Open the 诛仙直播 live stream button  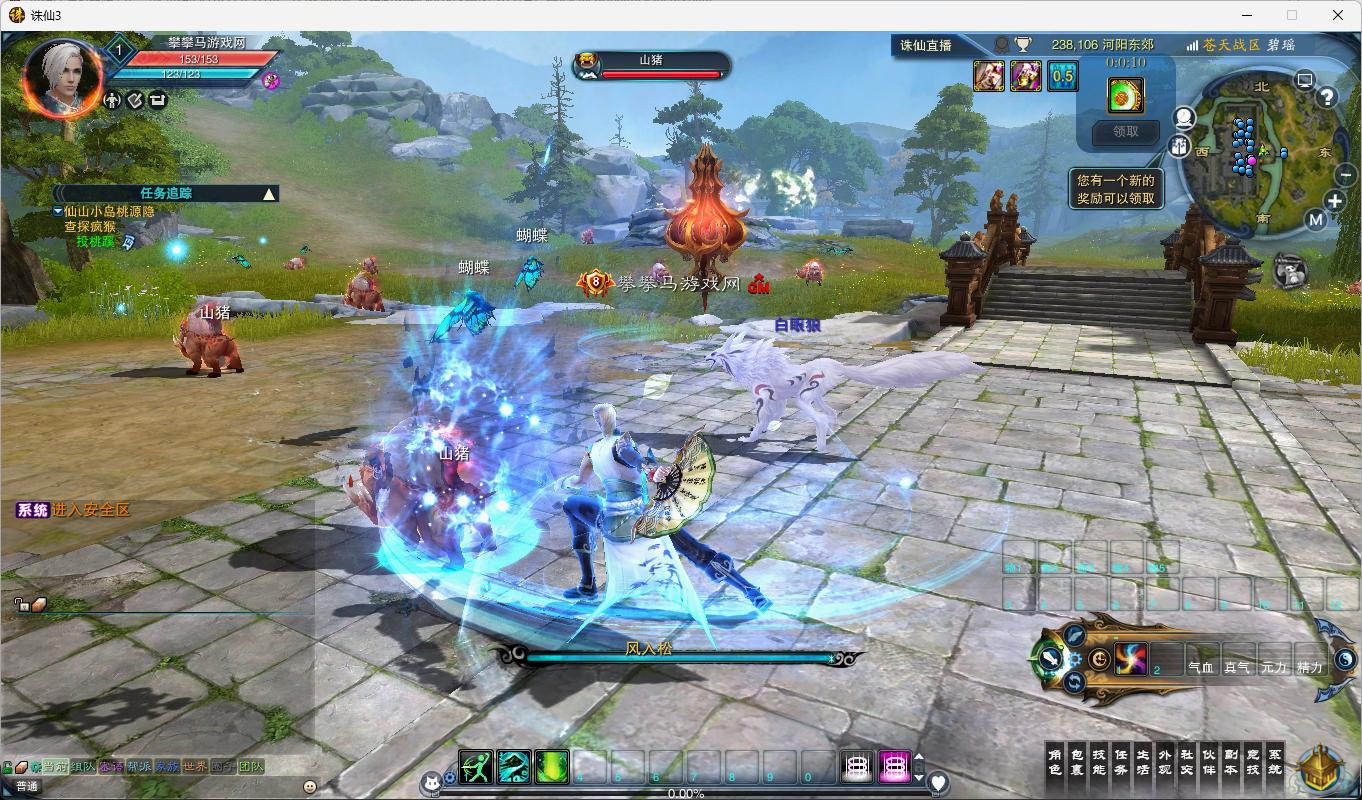tap(926, 45)
